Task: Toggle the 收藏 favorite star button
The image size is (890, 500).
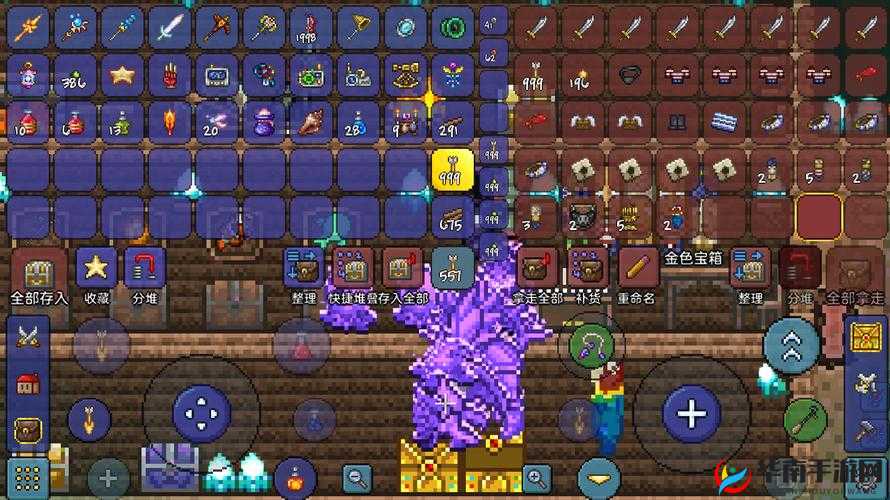Action: pyautogui.click(x=96, y=268)
